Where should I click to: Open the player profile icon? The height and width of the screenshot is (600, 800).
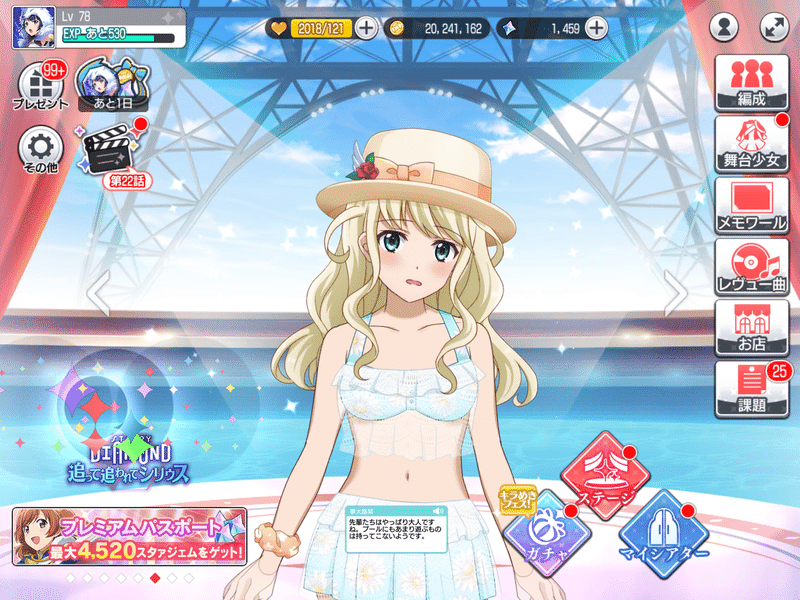coord(725,27)
